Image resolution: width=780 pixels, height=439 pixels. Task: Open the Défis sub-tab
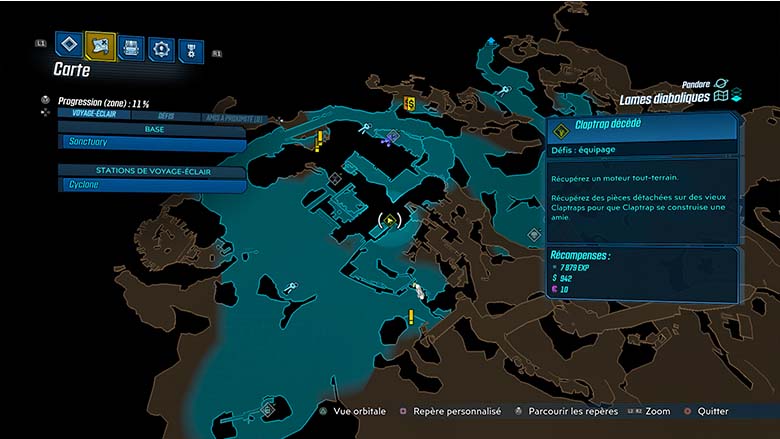166,116
